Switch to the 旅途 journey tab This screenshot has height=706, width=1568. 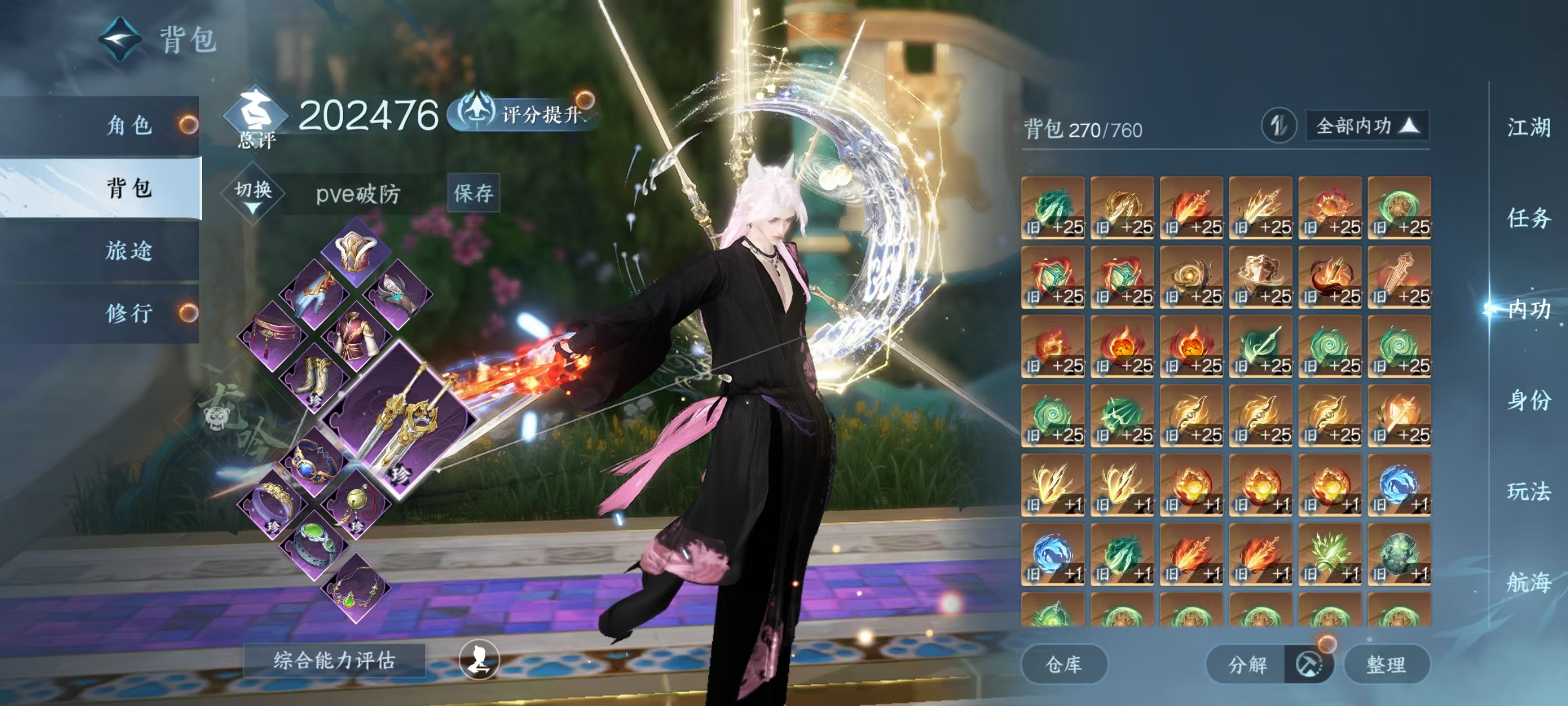(x=129, y=250)
